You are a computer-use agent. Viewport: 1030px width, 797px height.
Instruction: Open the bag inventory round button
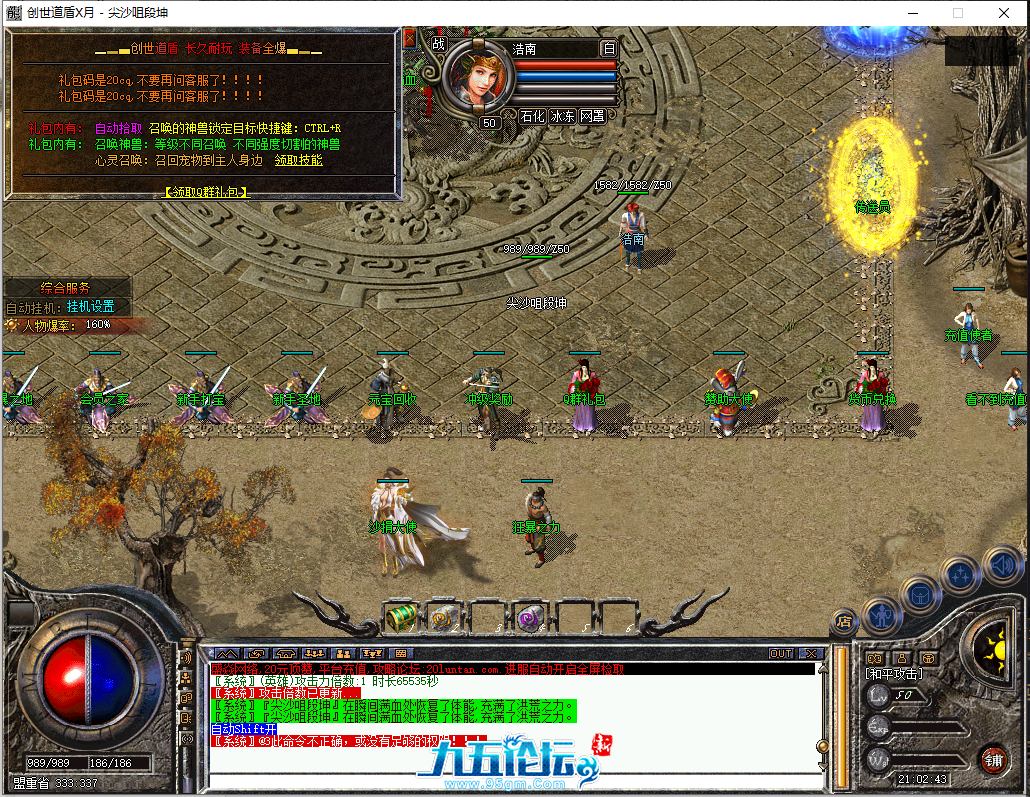point(919,594)
